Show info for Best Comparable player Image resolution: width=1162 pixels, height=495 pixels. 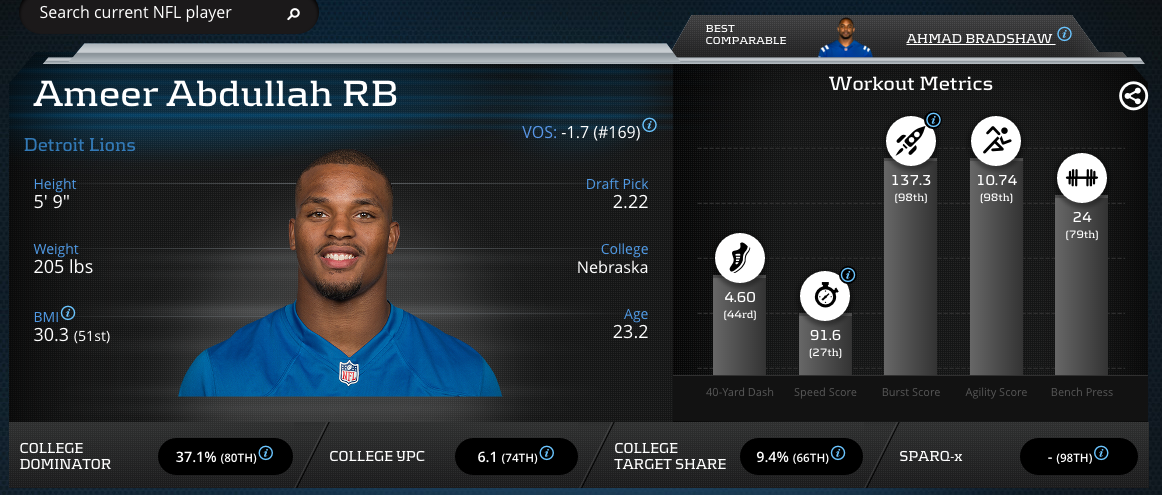coord(1065,34)
